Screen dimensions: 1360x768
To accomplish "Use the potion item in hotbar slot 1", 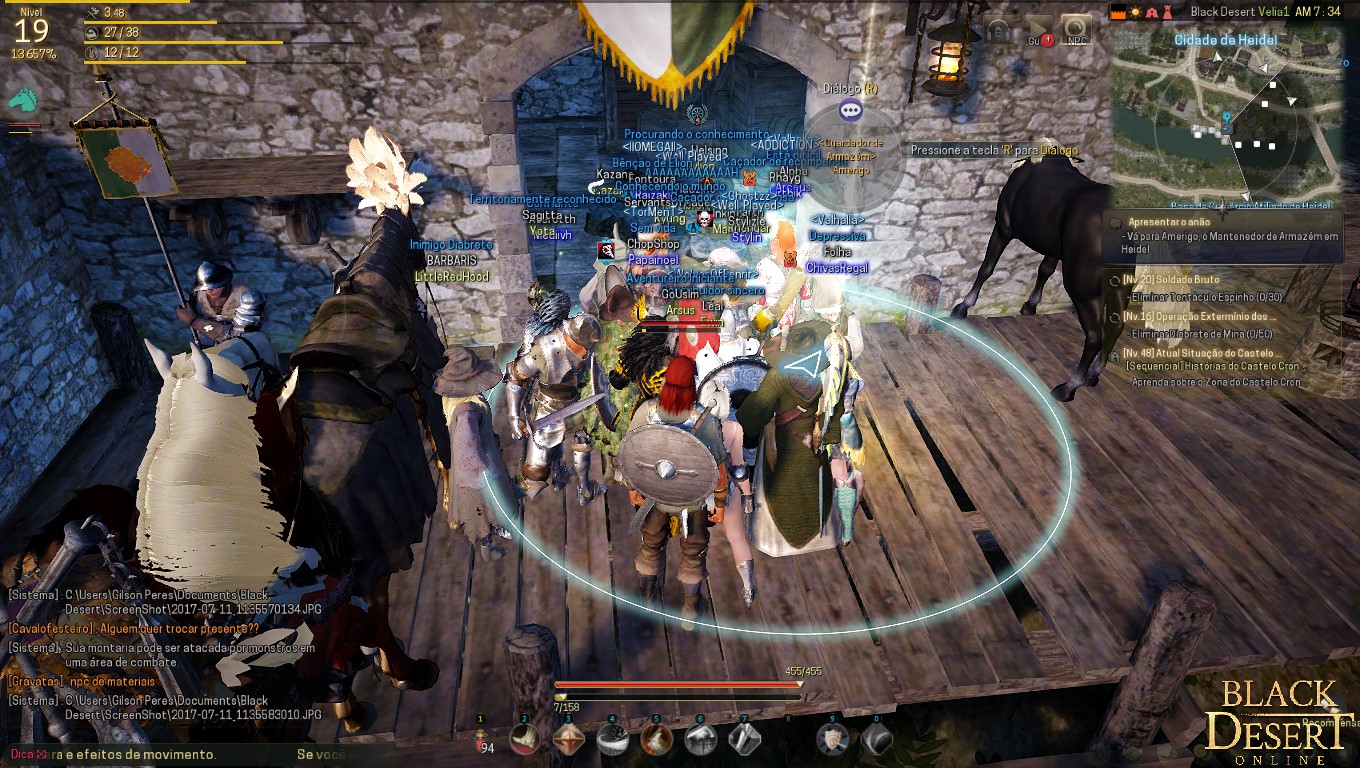I will (480, 740).
